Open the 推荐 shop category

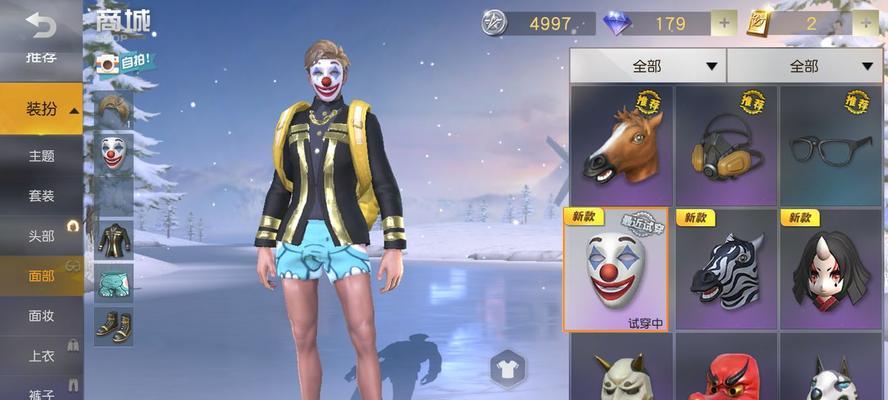(41, 58)
